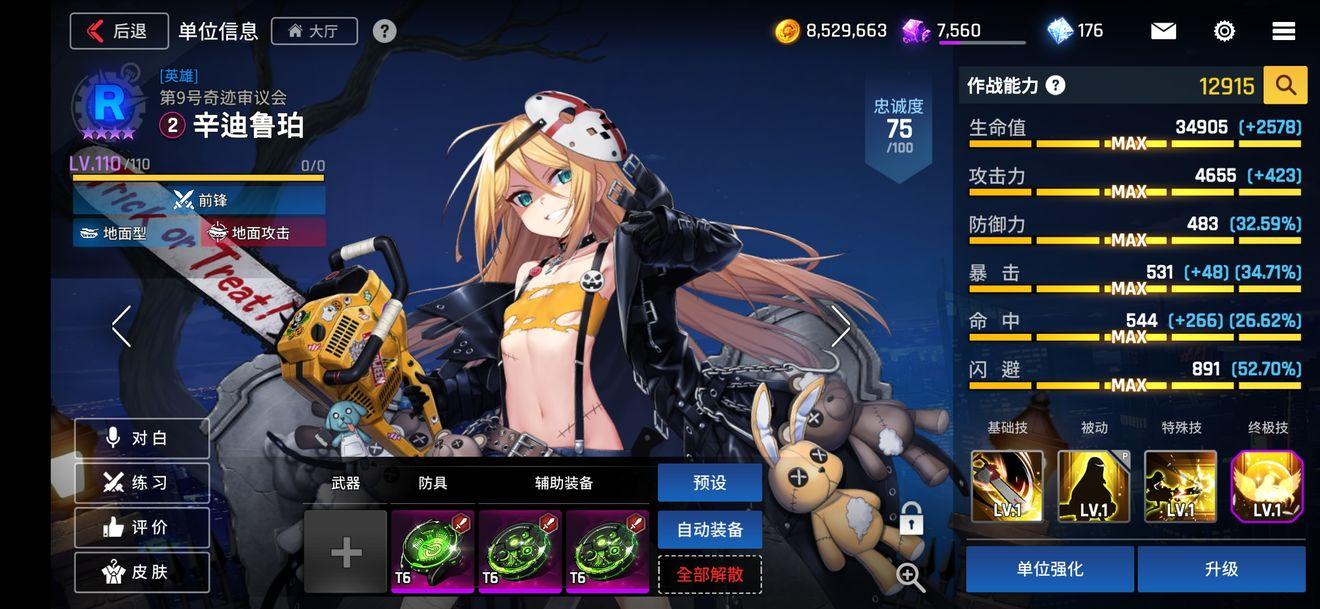The height and width of the screenshot is (609, 1320).
Task: Click the orange magnifier combat power details
Action: pyautogui.click(x=1285, y=86)
